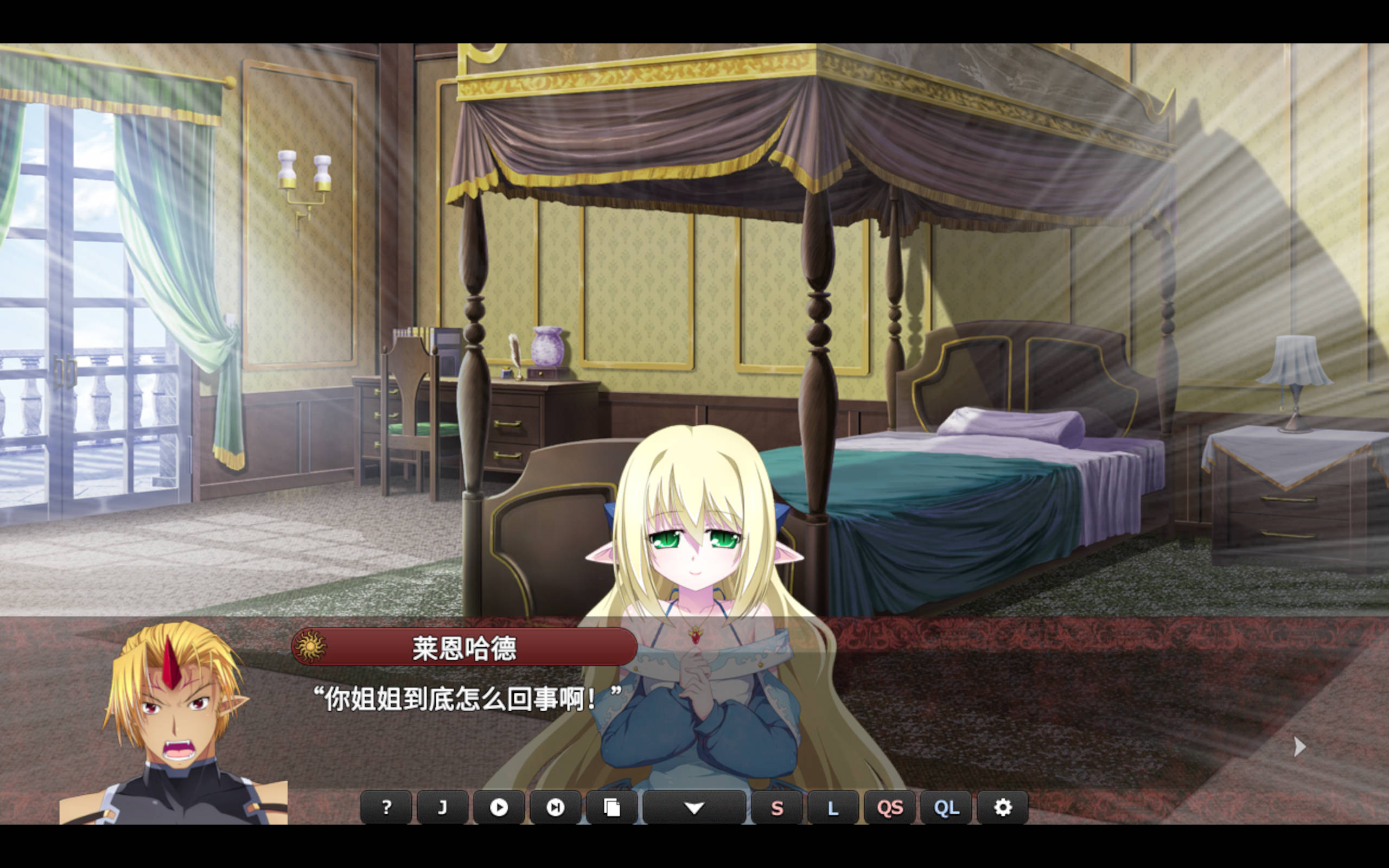
Task: Open the message backlog pages icon
Action: point(612,808)
